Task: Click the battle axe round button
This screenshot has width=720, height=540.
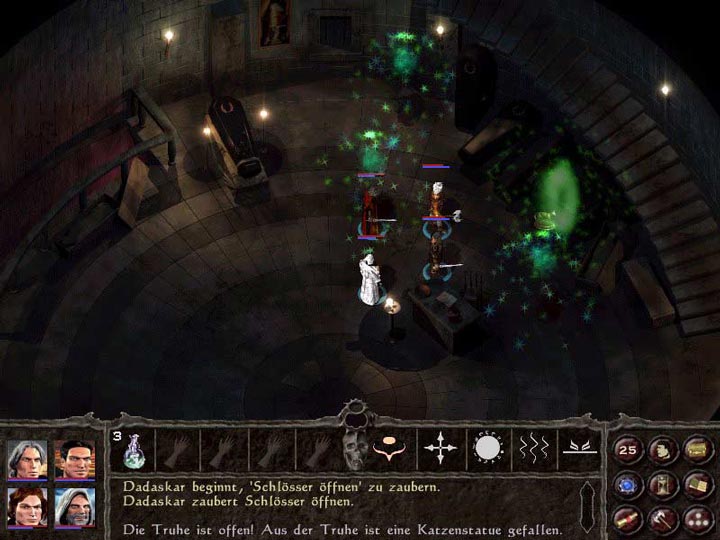Action: coord(662,519)
